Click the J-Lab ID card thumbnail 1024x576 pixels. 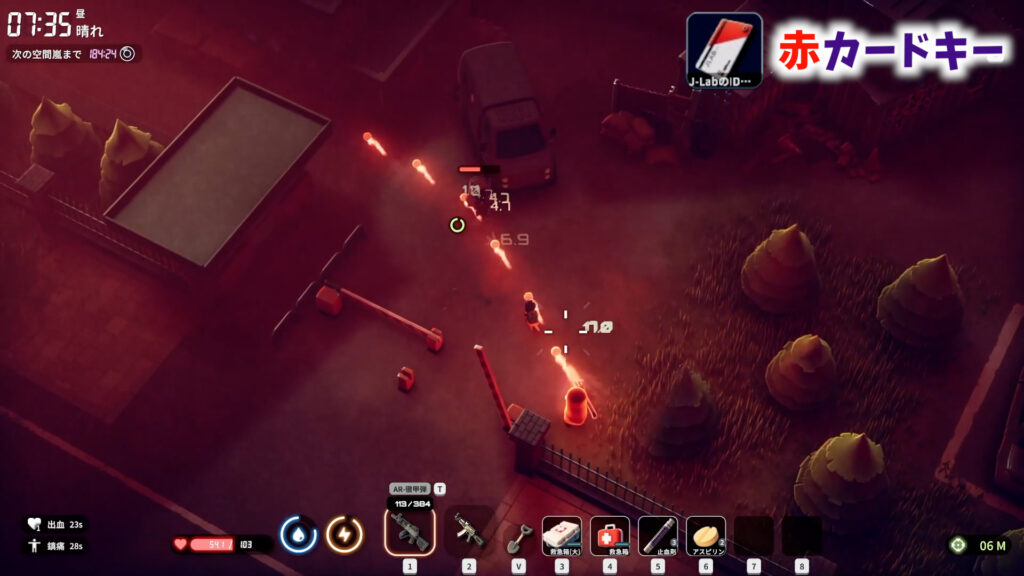(x=724, y=50)
